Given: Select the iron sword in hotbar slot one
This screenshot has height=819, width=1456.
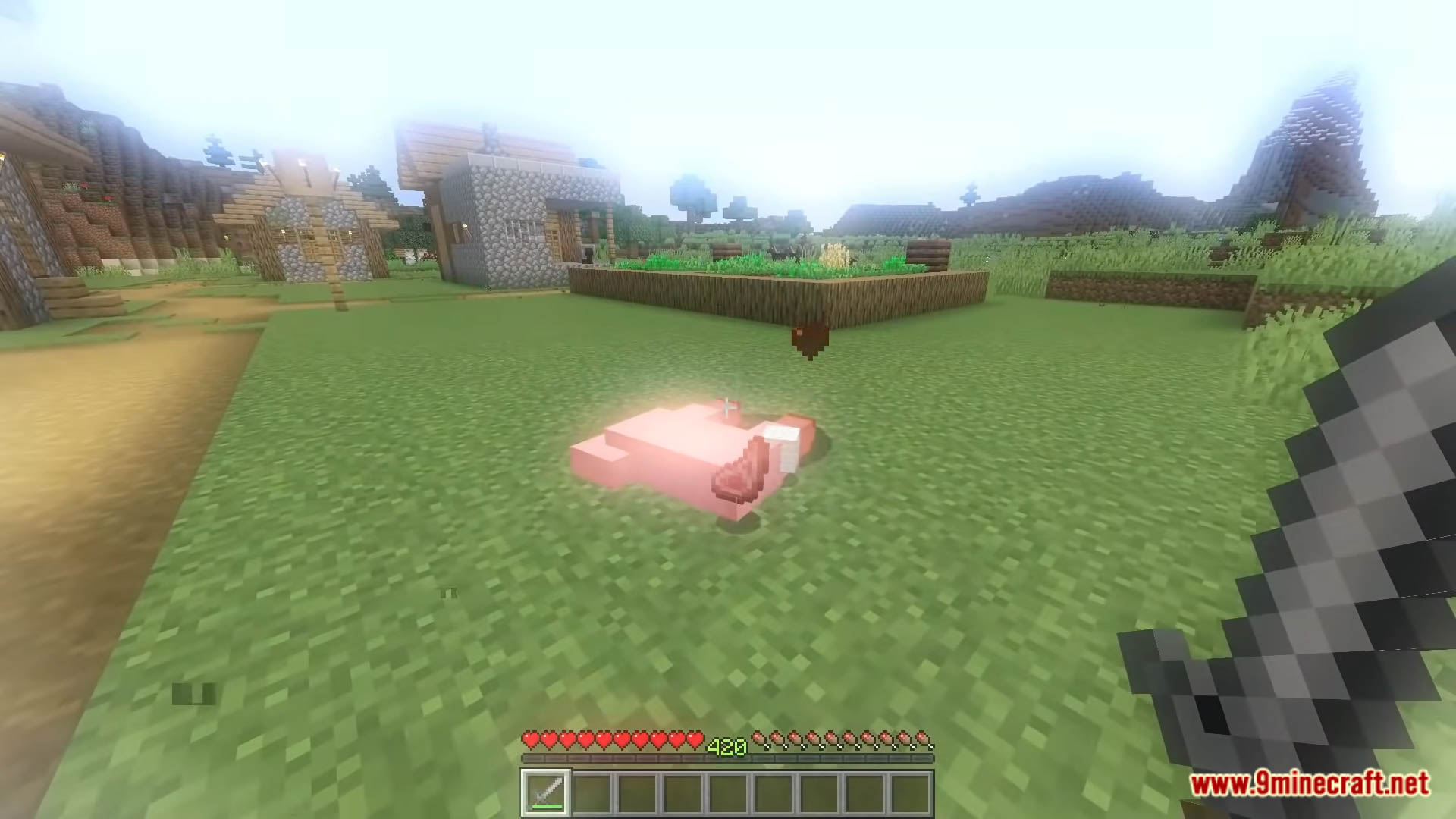Looking at the screenshot, I should coord(548,792).
